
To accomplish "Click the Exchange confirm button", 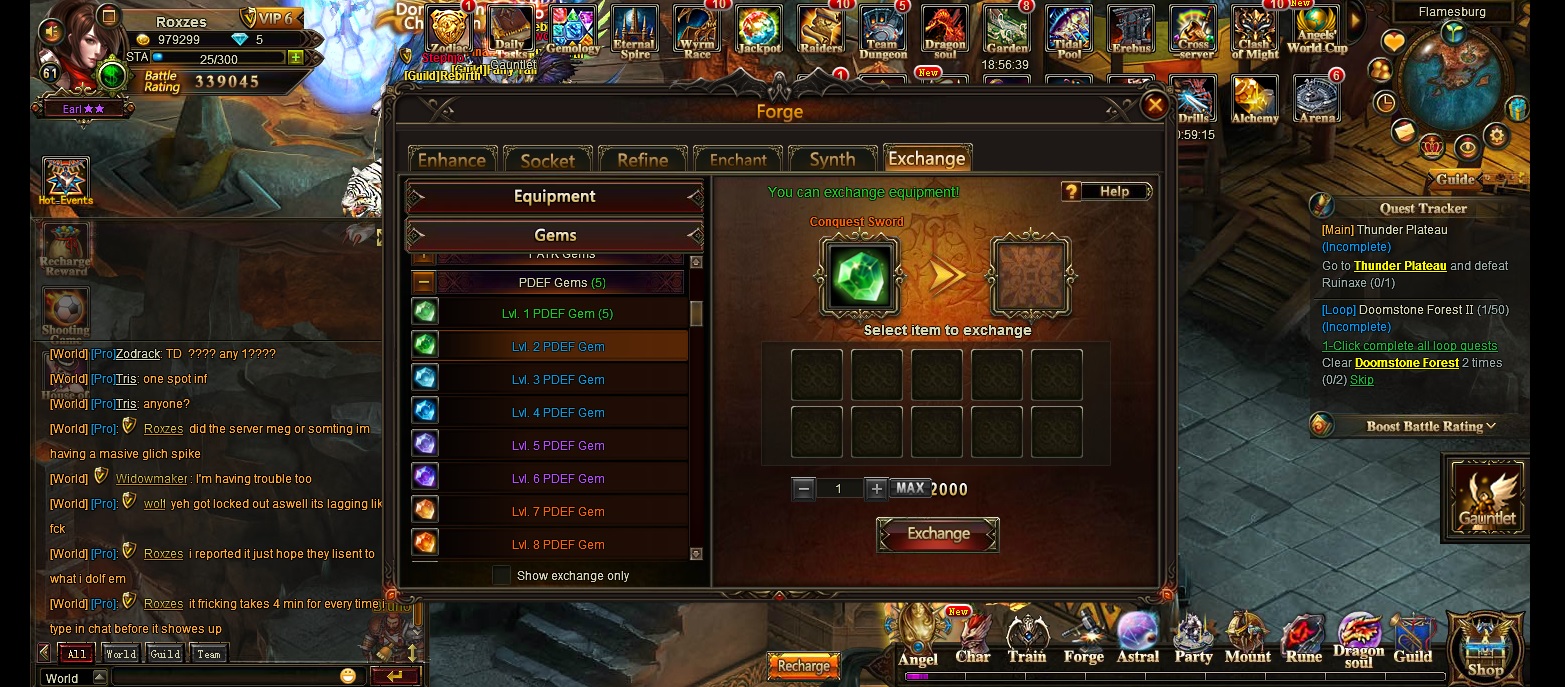I will (x=938, y=534).
